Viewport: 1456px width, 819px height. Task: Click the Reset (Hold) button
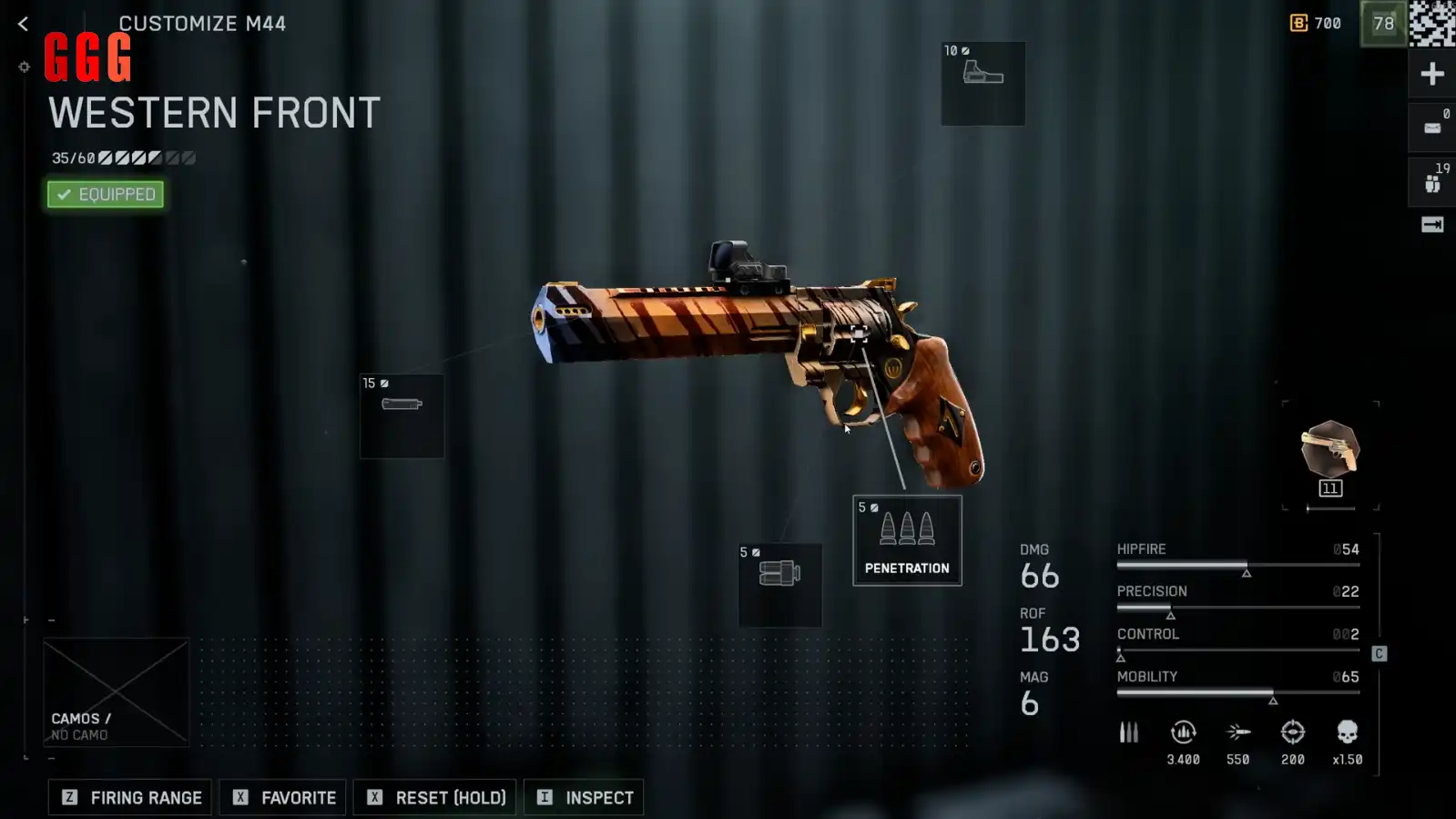435,797
